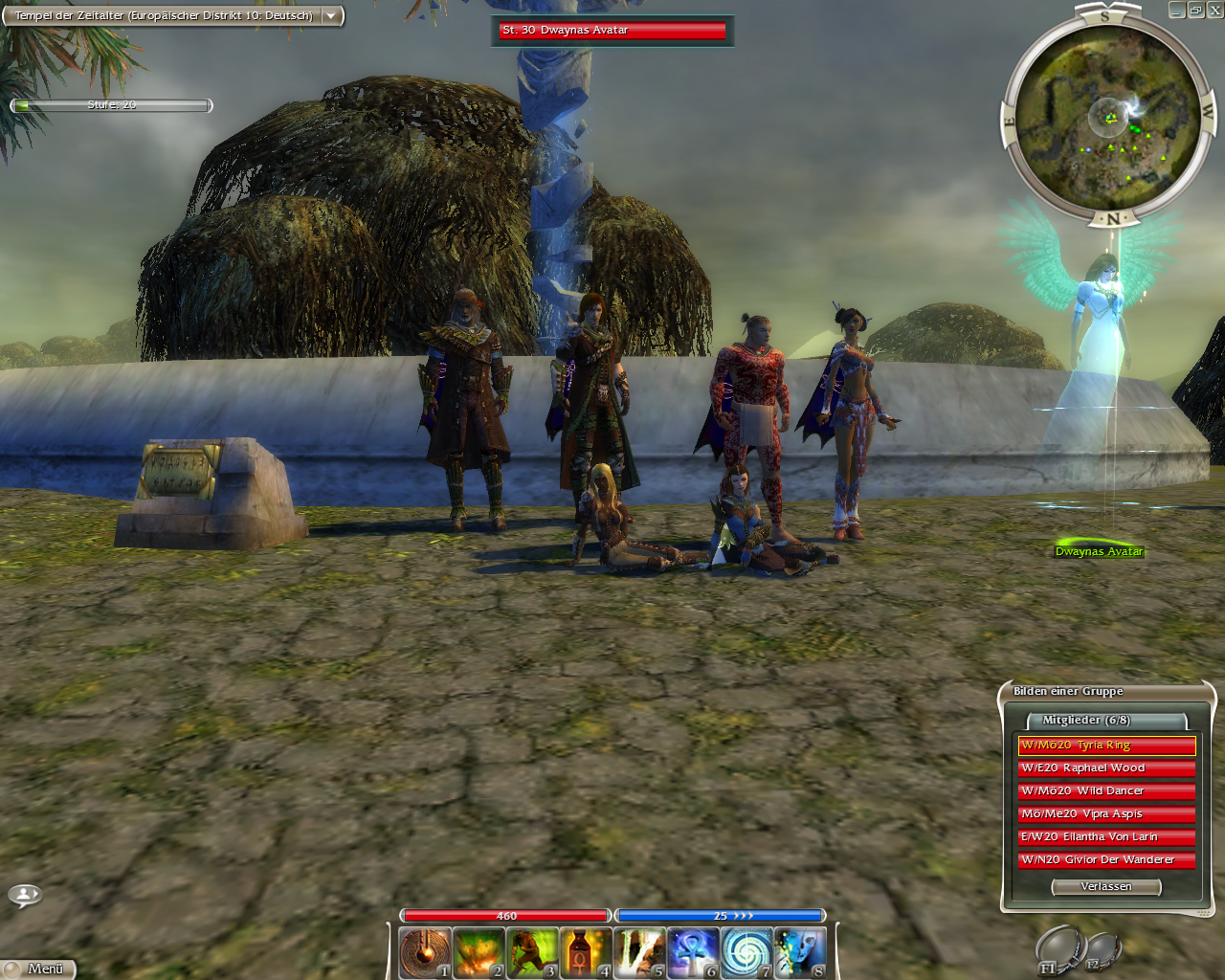Close the game window with X
1225x980 pixels.
click(x=1214, y=11)
